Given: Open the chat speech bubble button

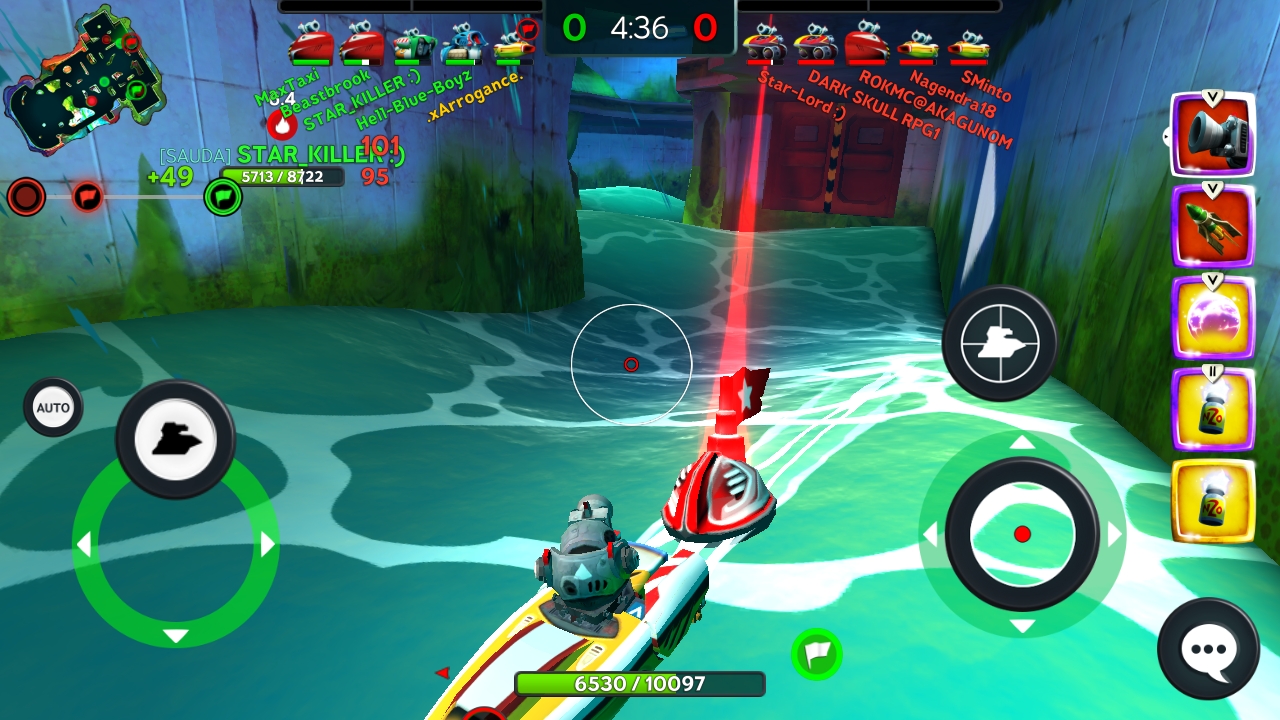Looking at the screenshot, I should tap(1208, 649).
